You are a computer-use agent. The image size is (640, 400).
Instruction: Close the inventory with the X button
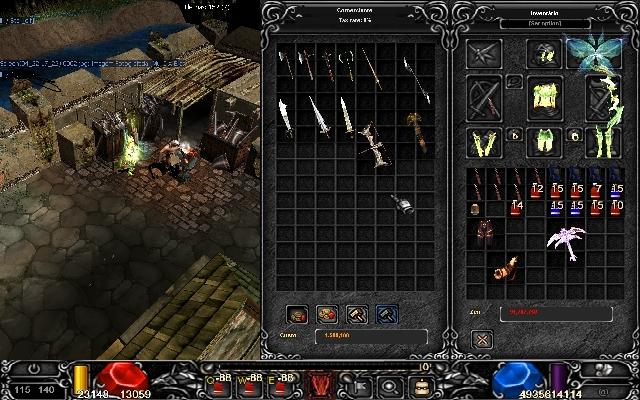482,339
